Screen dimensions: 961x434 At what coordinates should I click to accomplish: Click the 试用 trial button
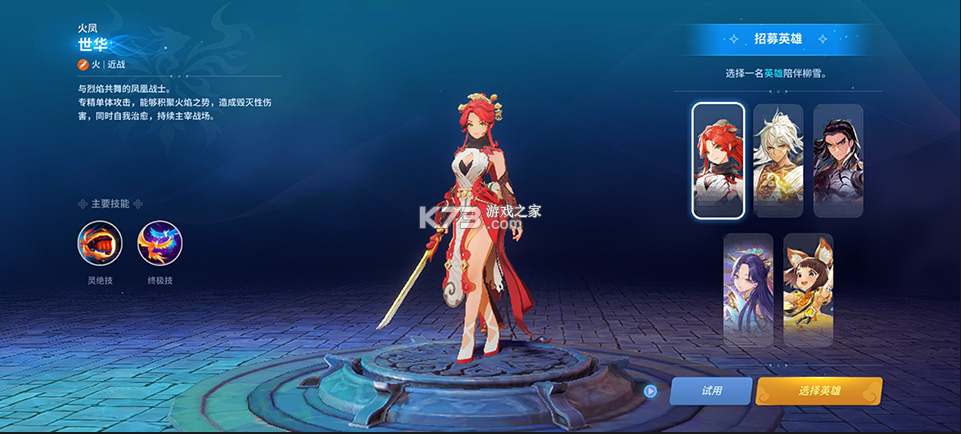710,391
